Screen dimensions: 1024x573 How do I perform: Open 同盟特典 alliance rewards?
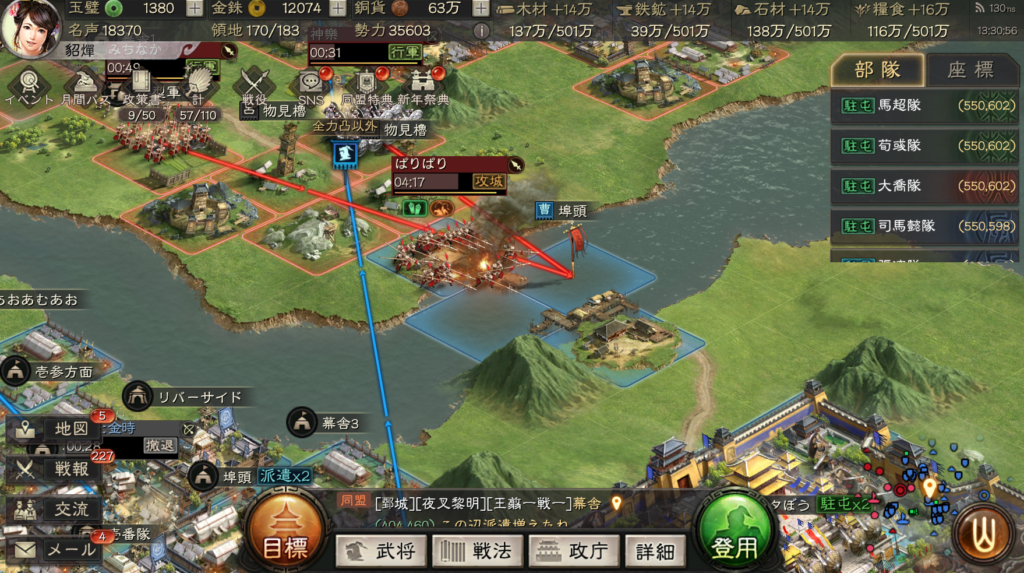(x=367, y=85)
